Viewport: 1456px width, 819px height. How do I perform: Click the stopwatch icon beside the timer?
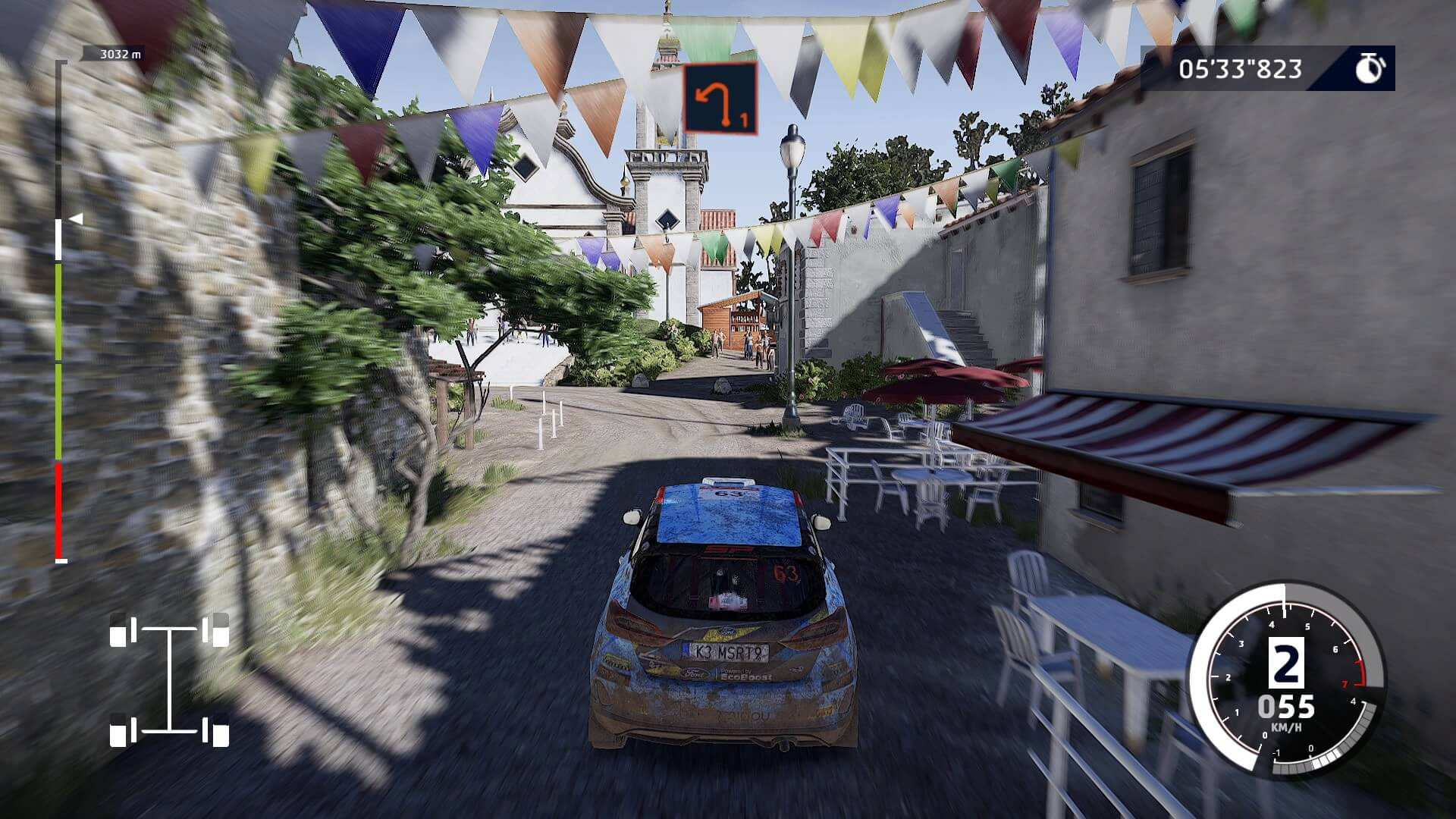1370,69
